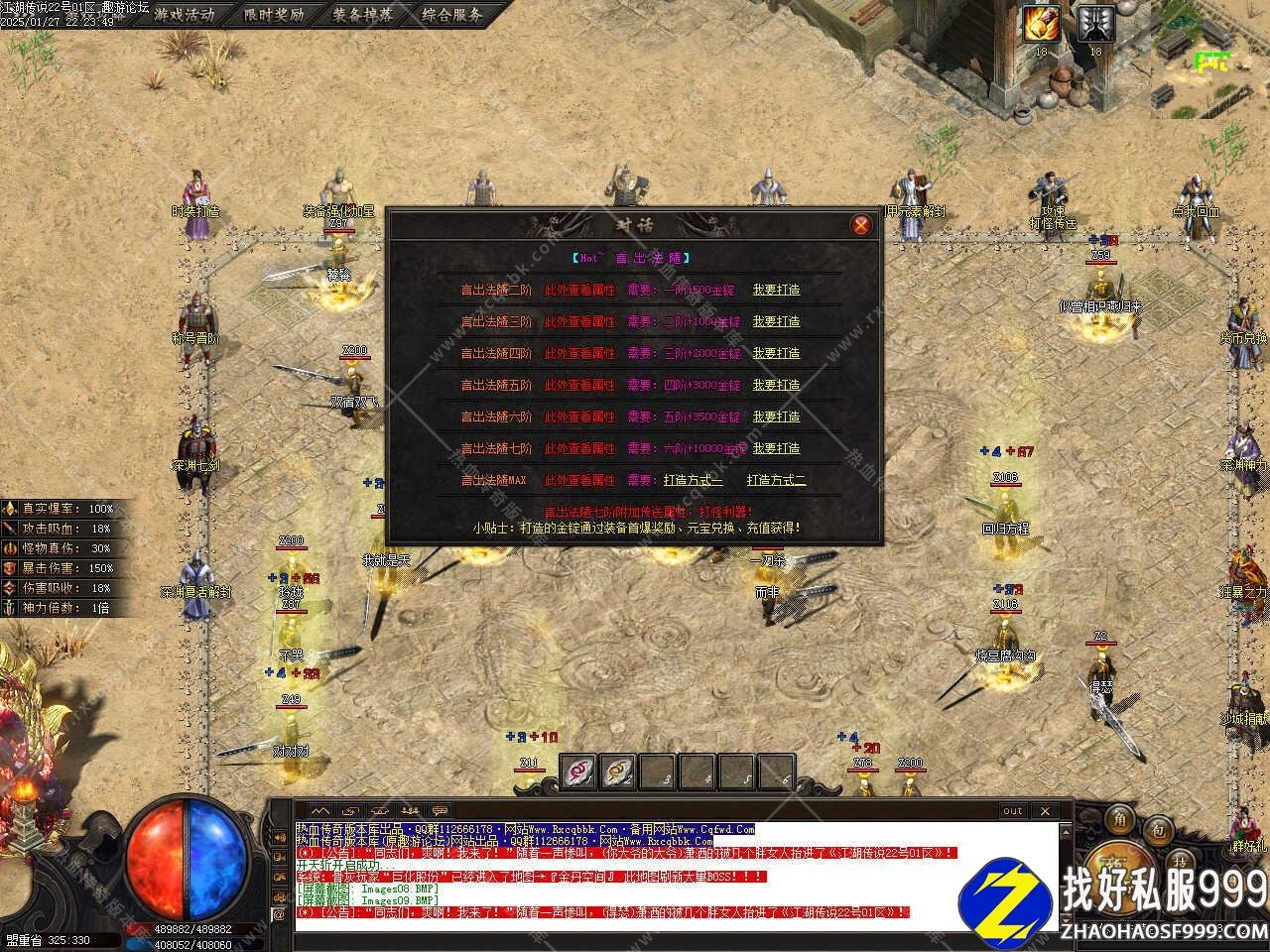Viewport: 1270px width, 952px height.
Task: Click the chat panel's out button
Action: coord(1012,811)
